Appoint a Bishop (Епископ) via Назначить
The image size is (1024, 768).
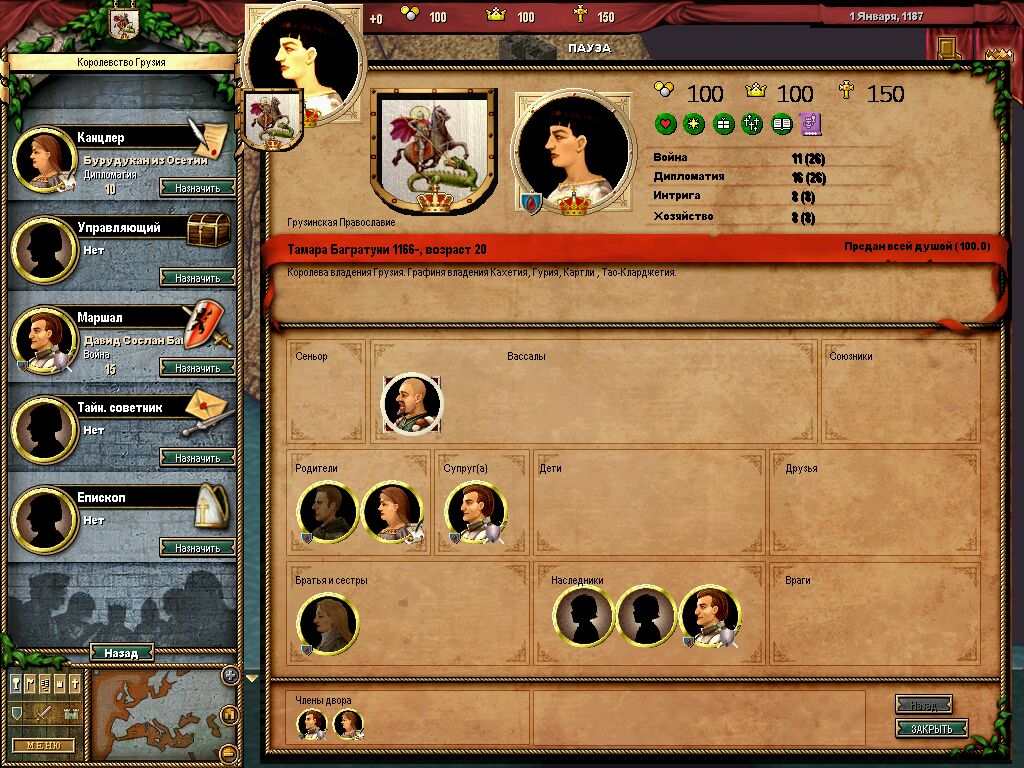tap(197, 548)
